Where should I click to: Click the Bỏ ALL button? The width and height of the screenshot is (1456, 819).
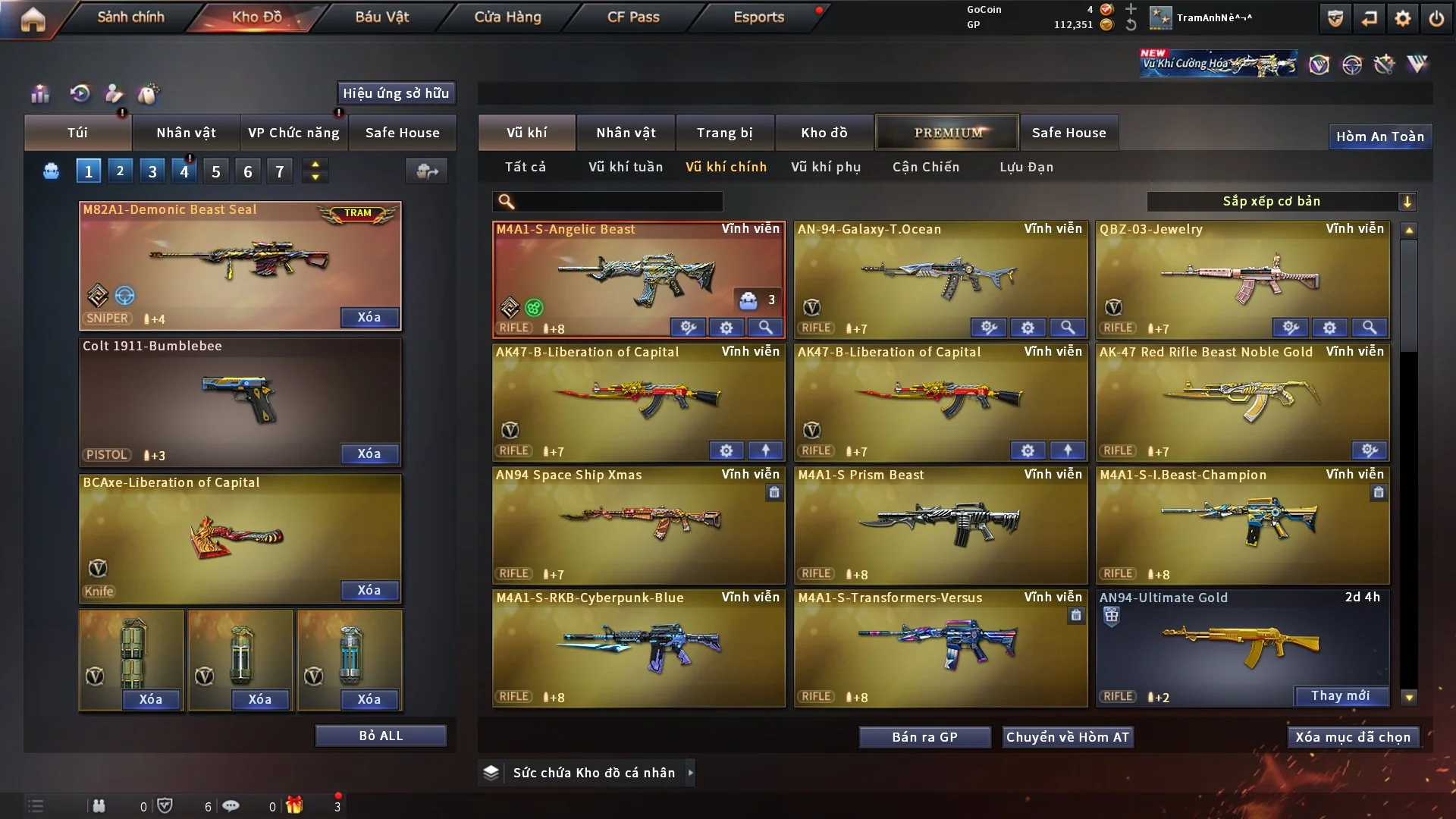(381, 736)
